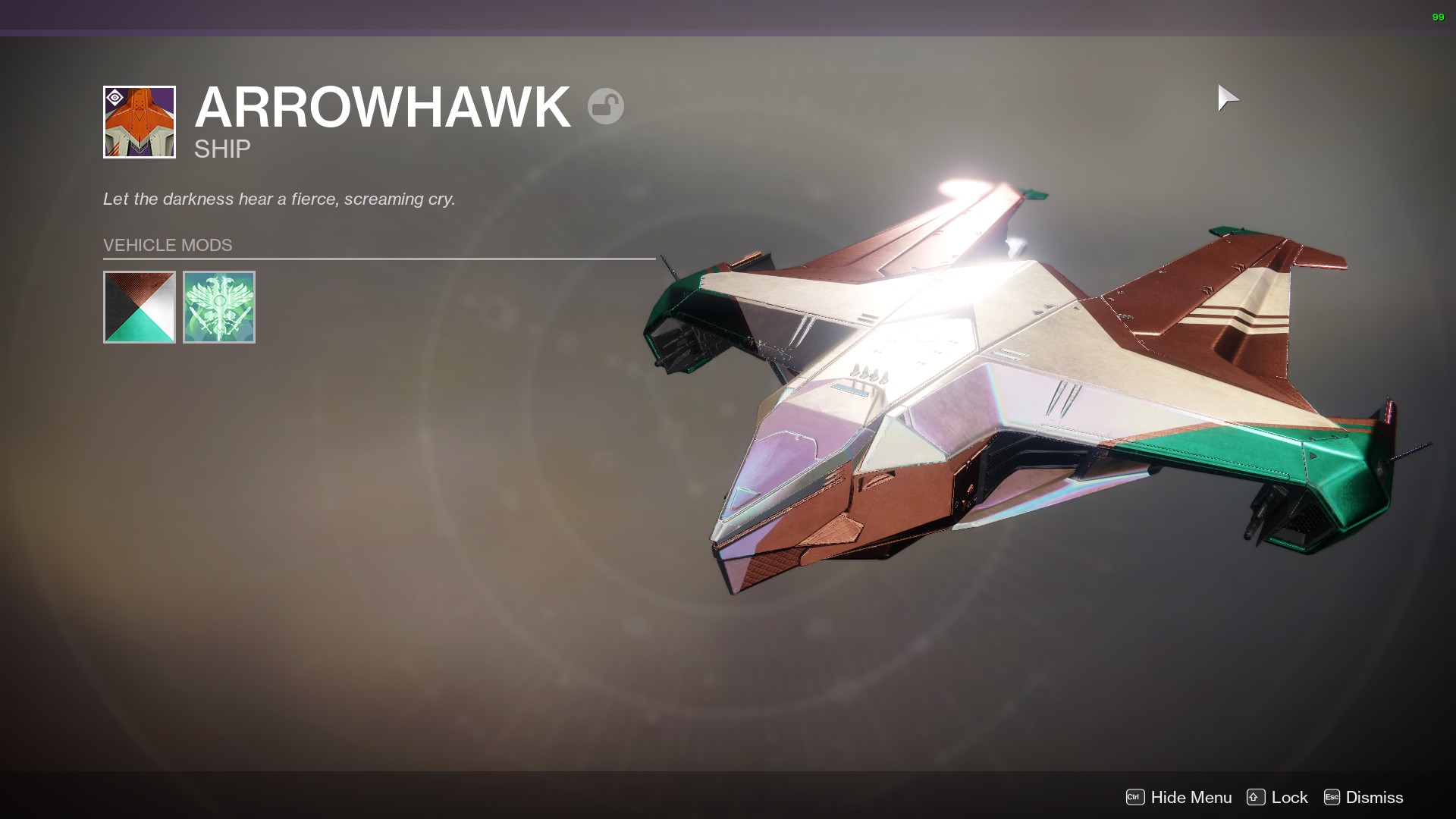Click the Hide Menu option

pos(1179,797)
